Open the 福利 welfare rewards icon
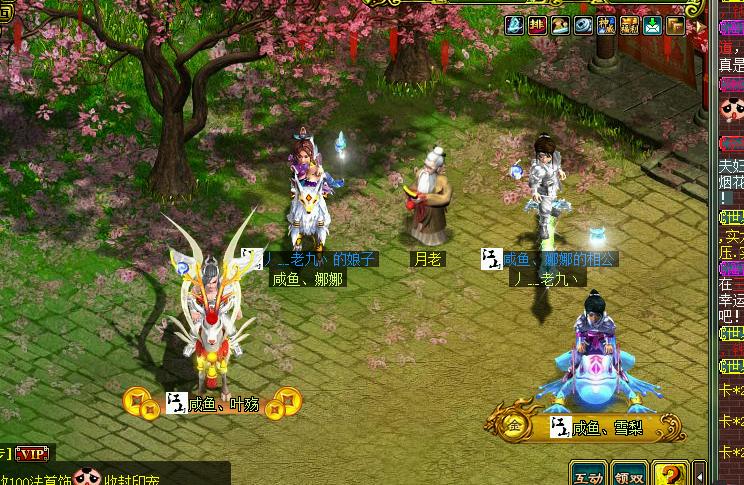 click(x=629, y=26)
